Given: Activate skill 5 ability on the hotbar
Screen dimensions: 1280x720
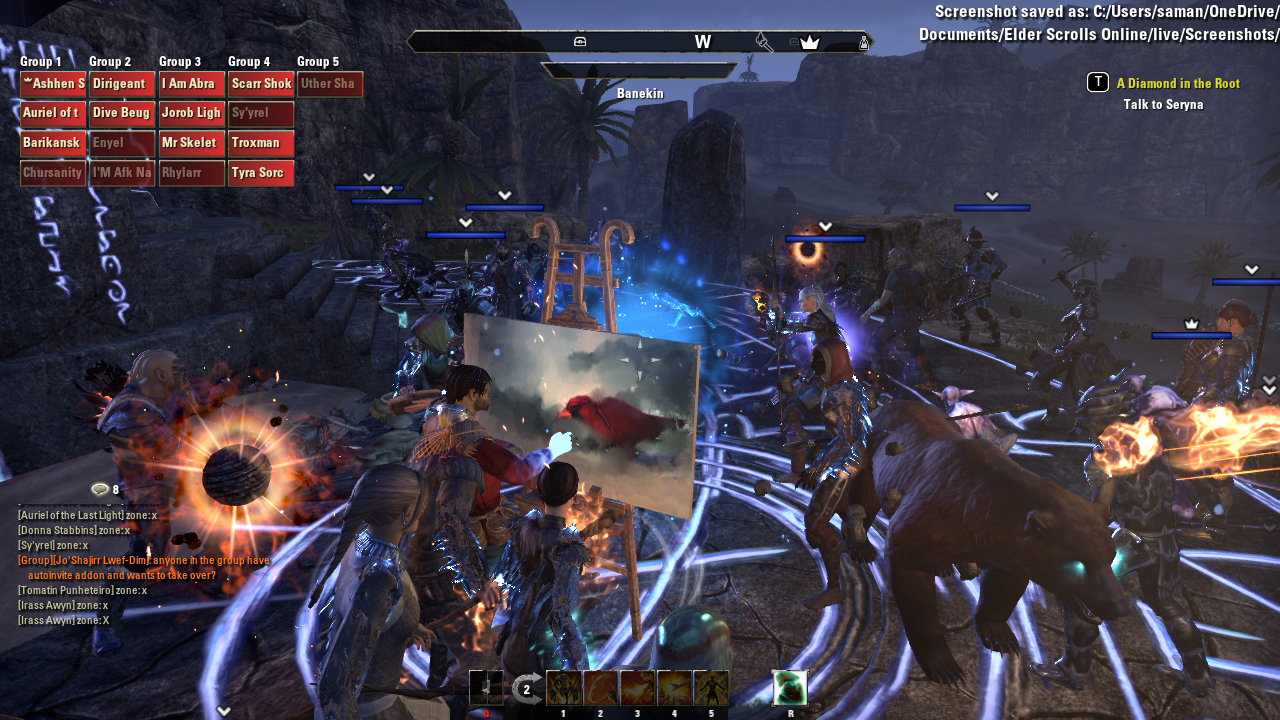Looking at the screenshot, I should pos(711,688).
